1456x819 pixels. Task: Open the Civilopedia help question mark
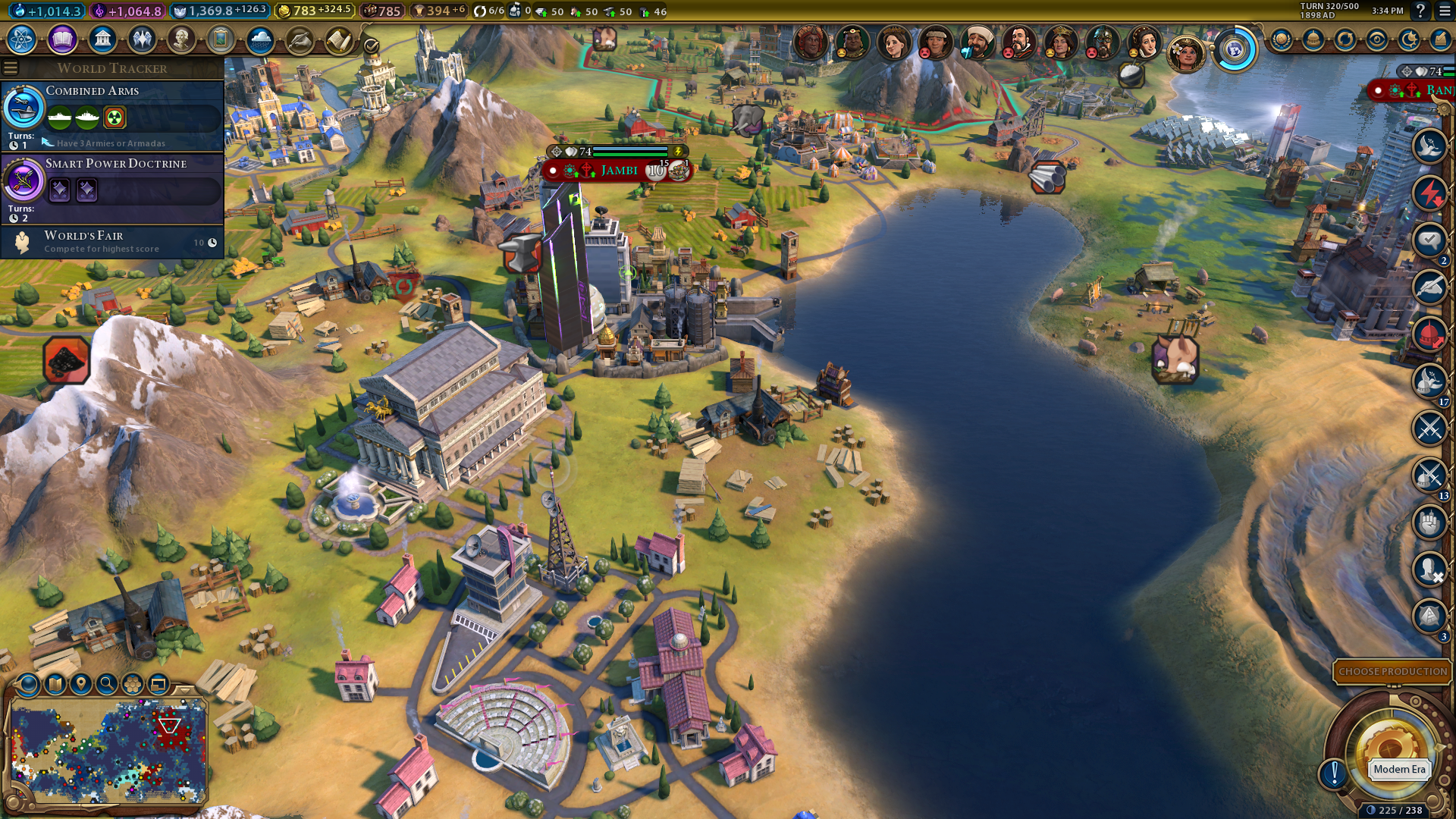pyautogui.click(x=1420, y=11)
